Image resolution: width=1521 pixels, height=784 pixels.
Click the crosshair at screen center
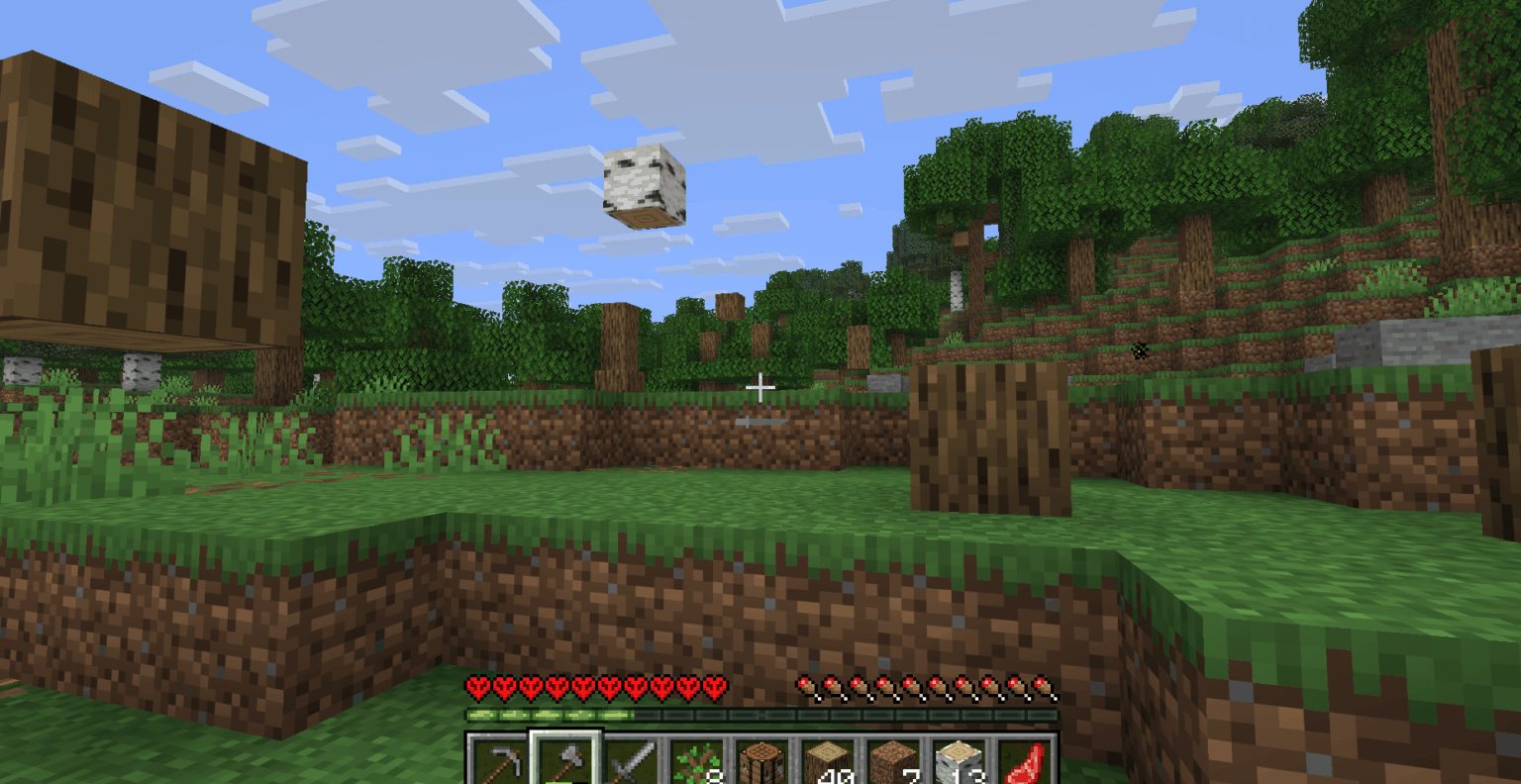760,386
